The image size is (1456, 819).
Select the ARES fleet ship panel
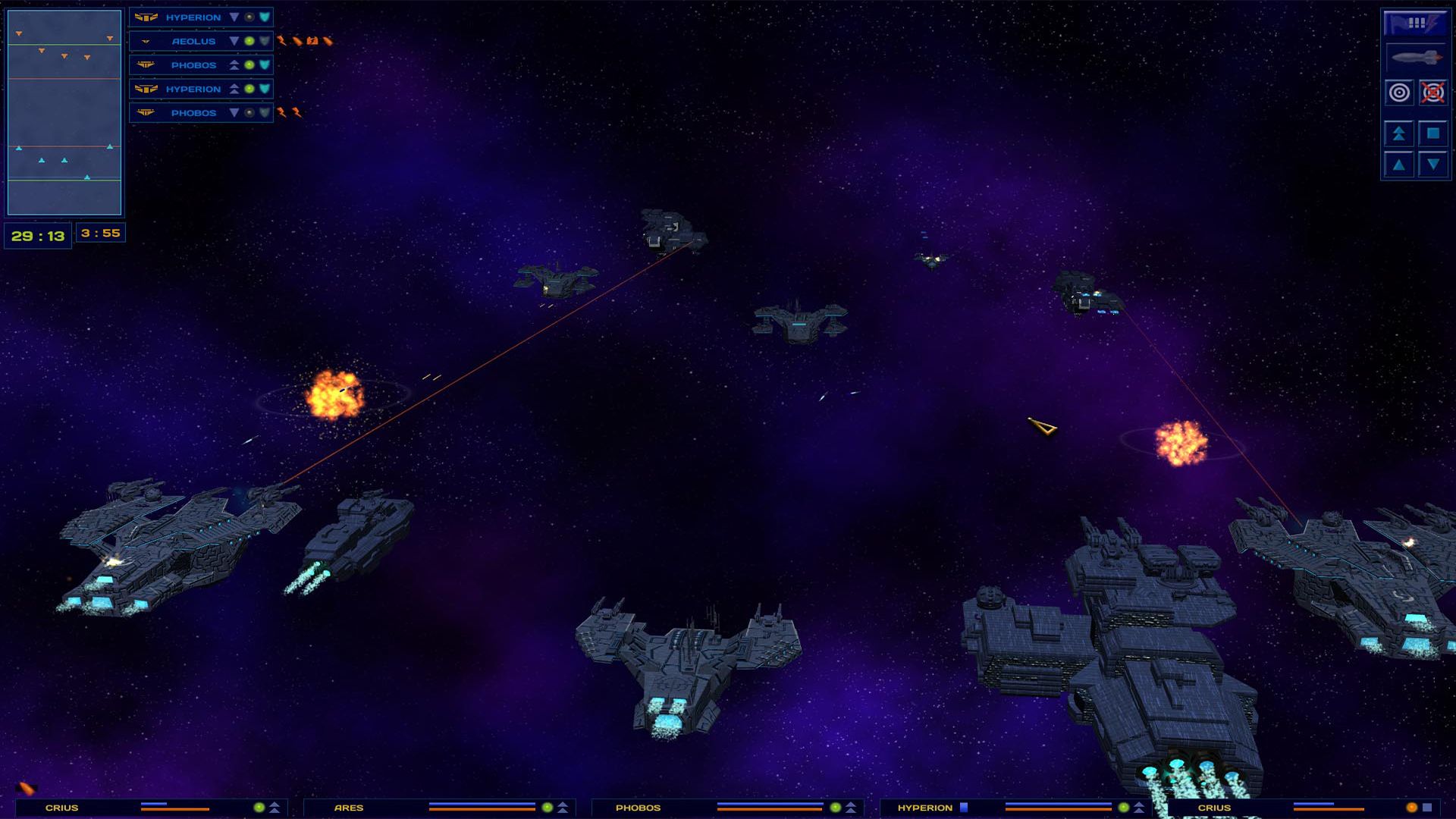(x=440, y=808)
